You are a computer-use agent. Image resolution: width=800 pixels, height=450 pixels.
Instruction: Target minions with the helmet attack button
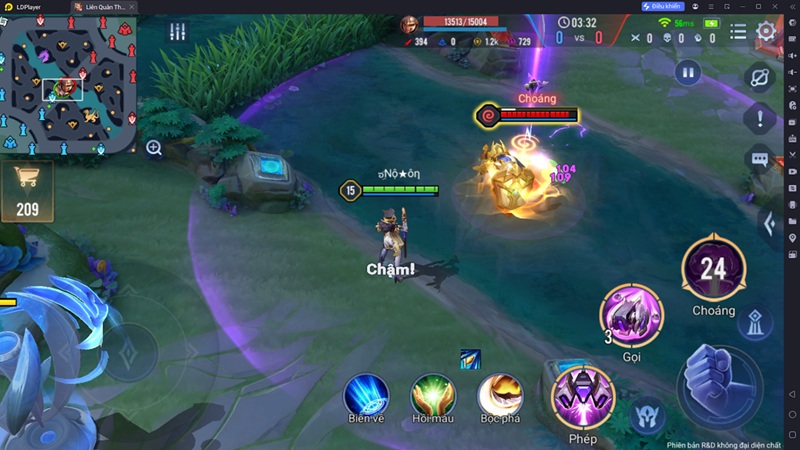pos(648,416)
